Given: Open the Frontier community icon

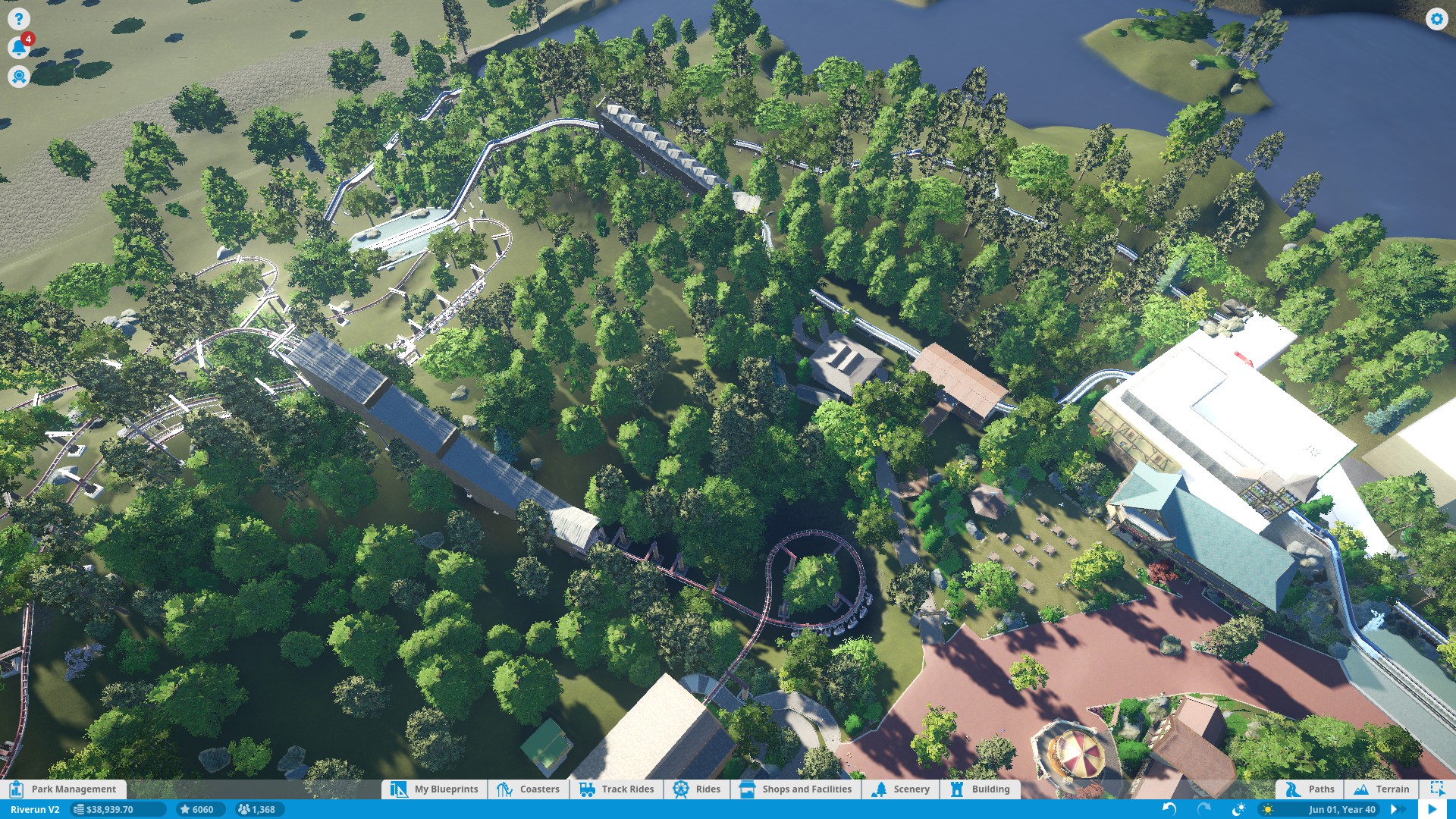Looking at the screenshot, I should [19, 77].
